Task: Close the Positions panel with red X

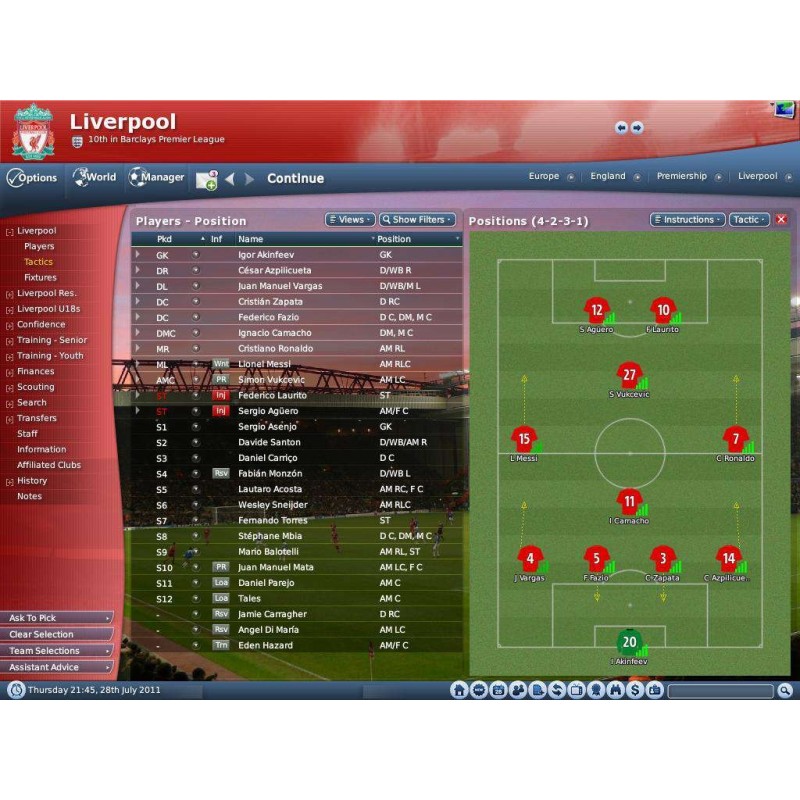Action: [x=782, y=220]
